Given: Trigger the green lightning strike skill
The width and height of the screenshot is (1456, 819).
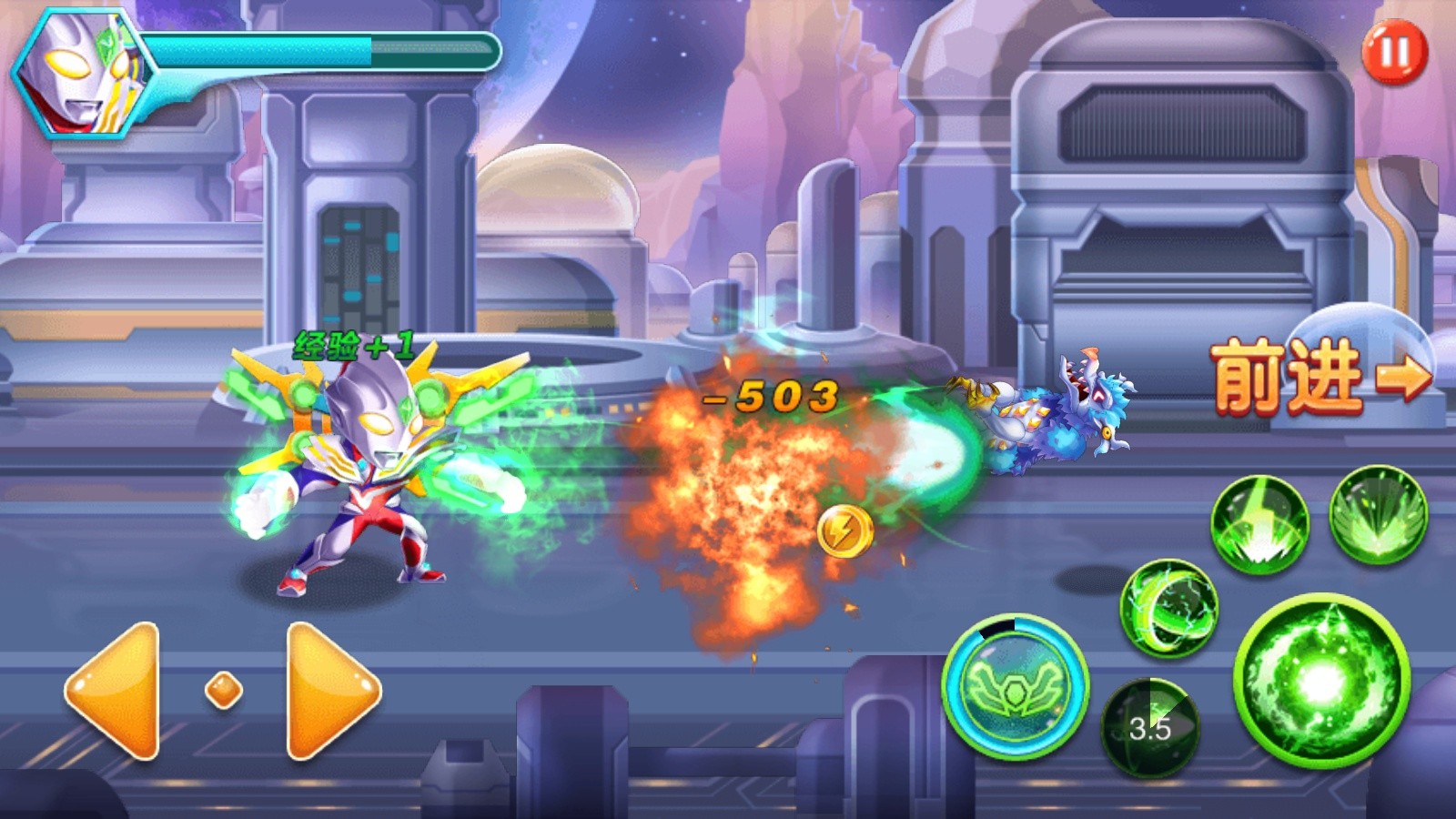Looking at the screenshot, I should pyautogui.click(x=1259, y=525).
